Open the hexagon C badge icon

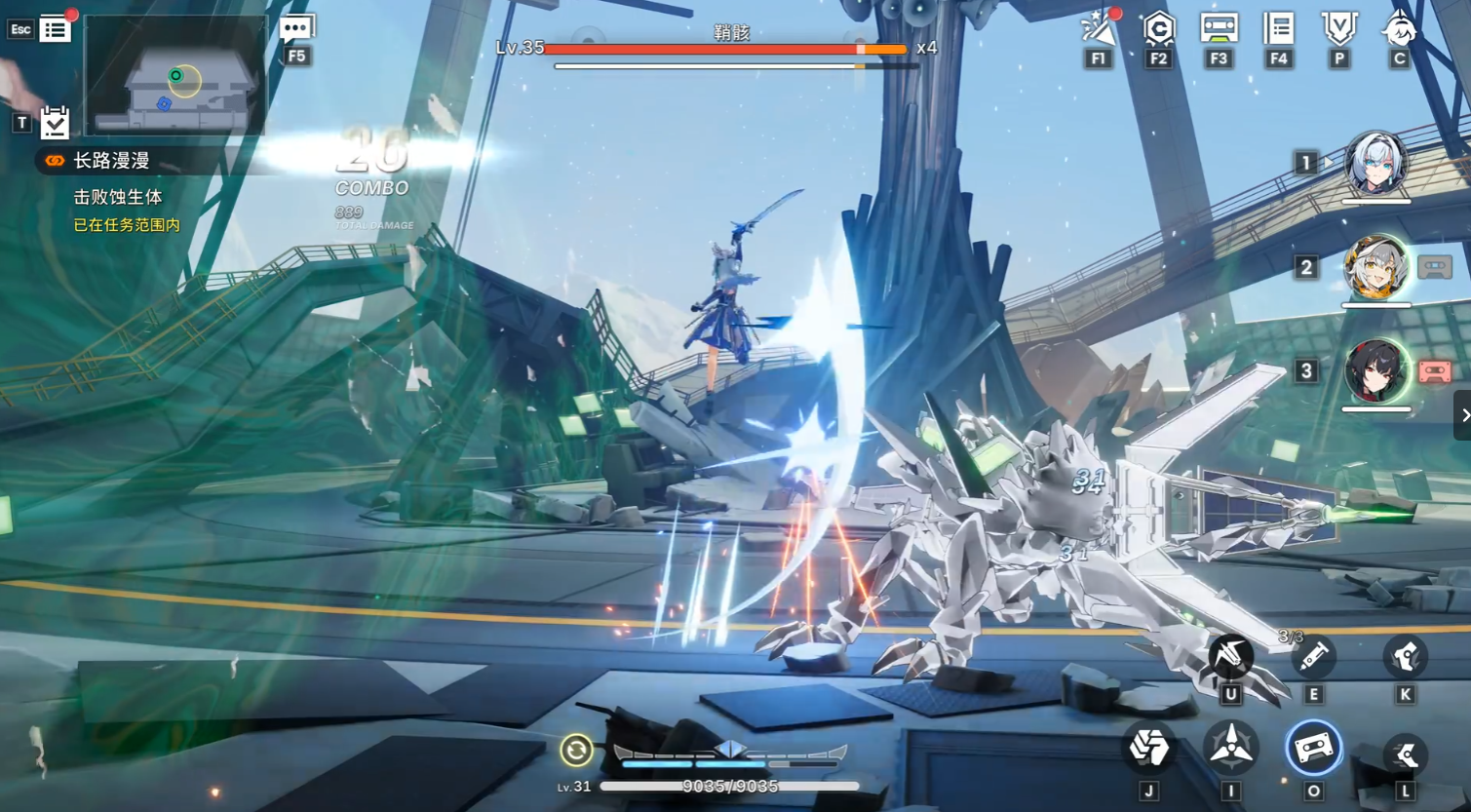[x=1158, y=29]
